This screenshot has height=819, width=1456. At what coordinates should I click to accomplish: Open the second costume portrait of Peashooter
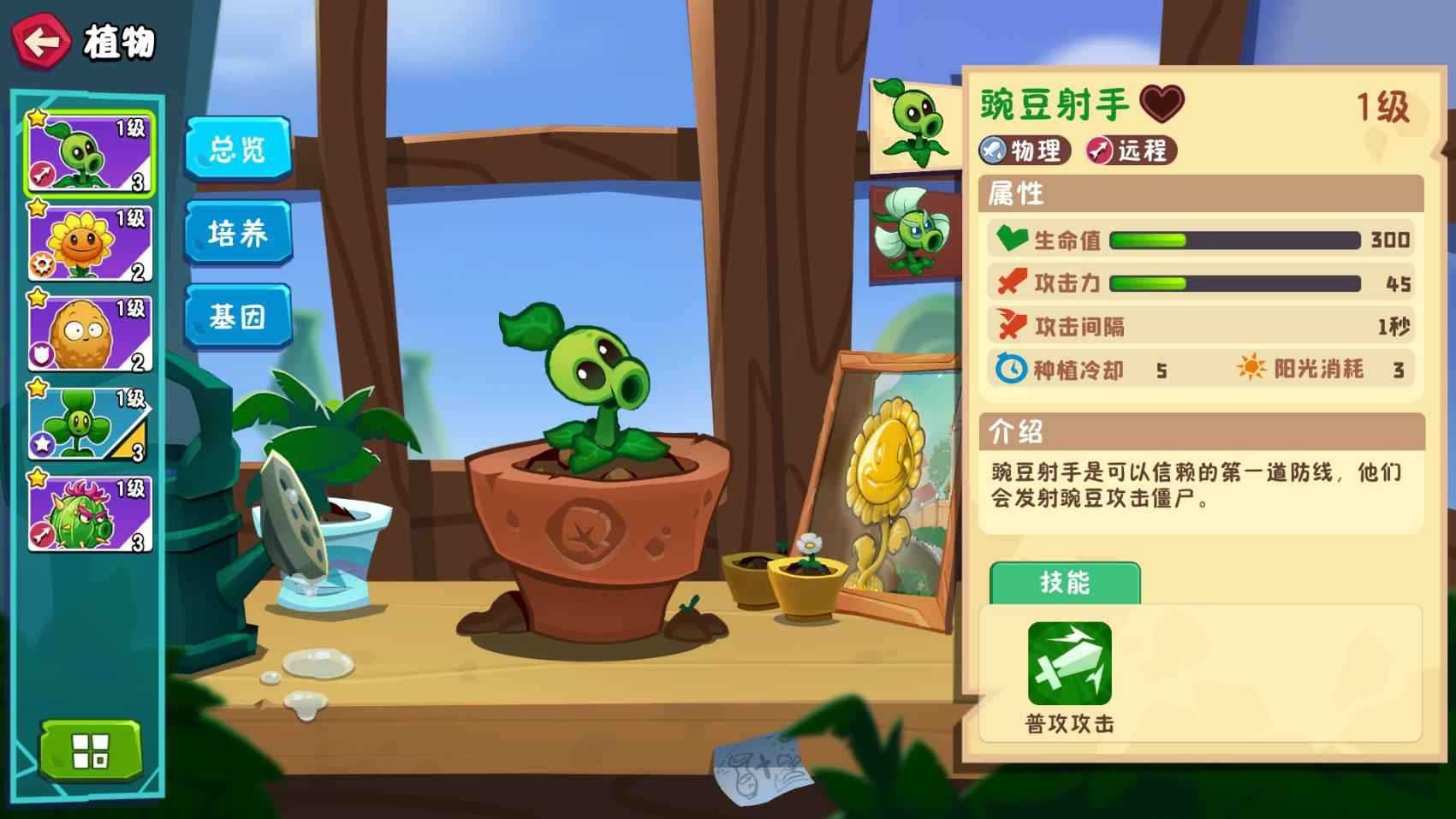(913, 233)
